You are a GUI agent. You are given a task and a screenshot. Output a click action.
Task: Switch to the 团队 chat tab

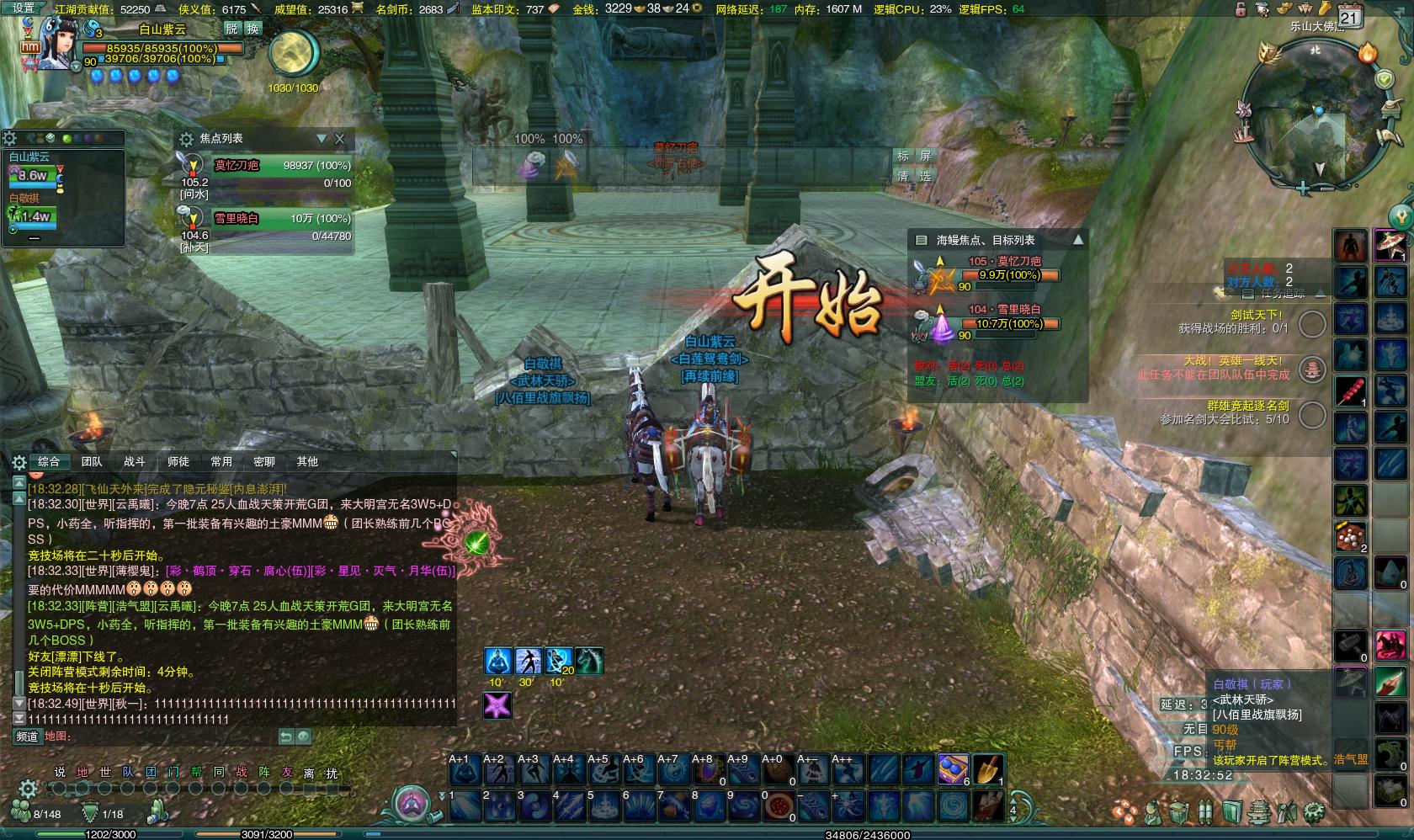pos(92,461)
